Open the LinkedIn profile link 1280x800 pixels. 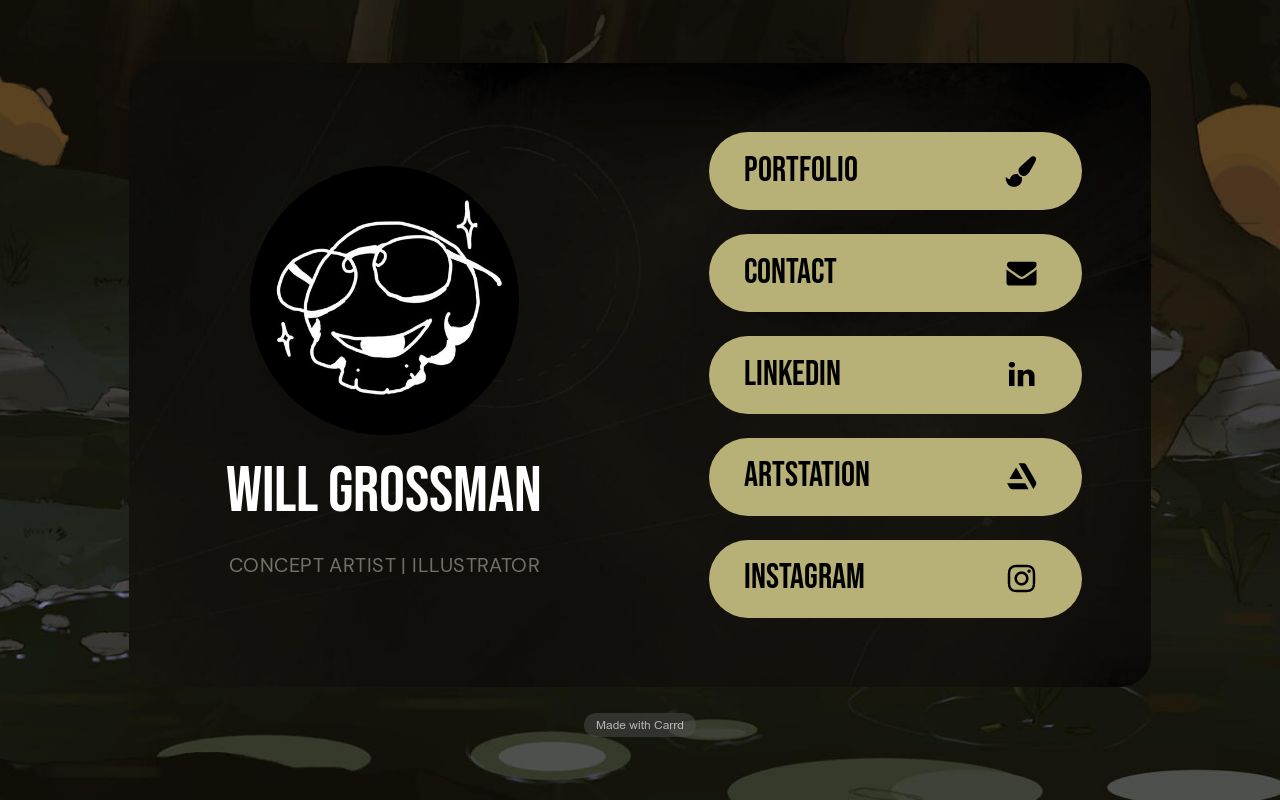[x=895, y=374]
